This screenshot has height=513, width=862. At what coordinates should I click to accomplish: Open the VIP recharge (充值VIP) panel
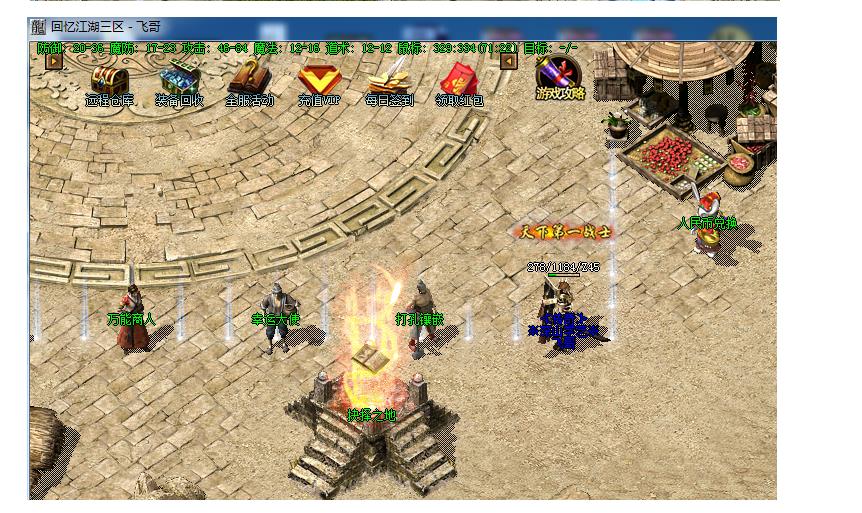coord(319,79)
